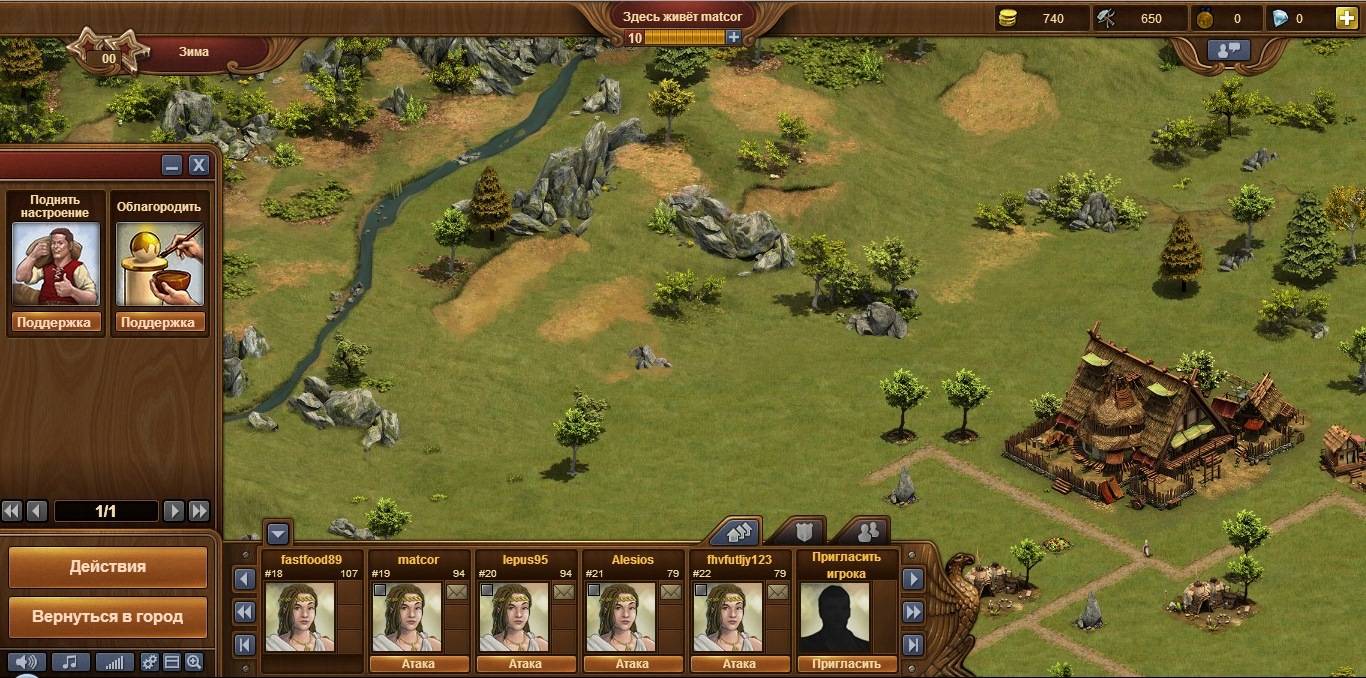
Task: Toggle the sound speaker icon
Action: pyautogui.click(x=27, y=662)
